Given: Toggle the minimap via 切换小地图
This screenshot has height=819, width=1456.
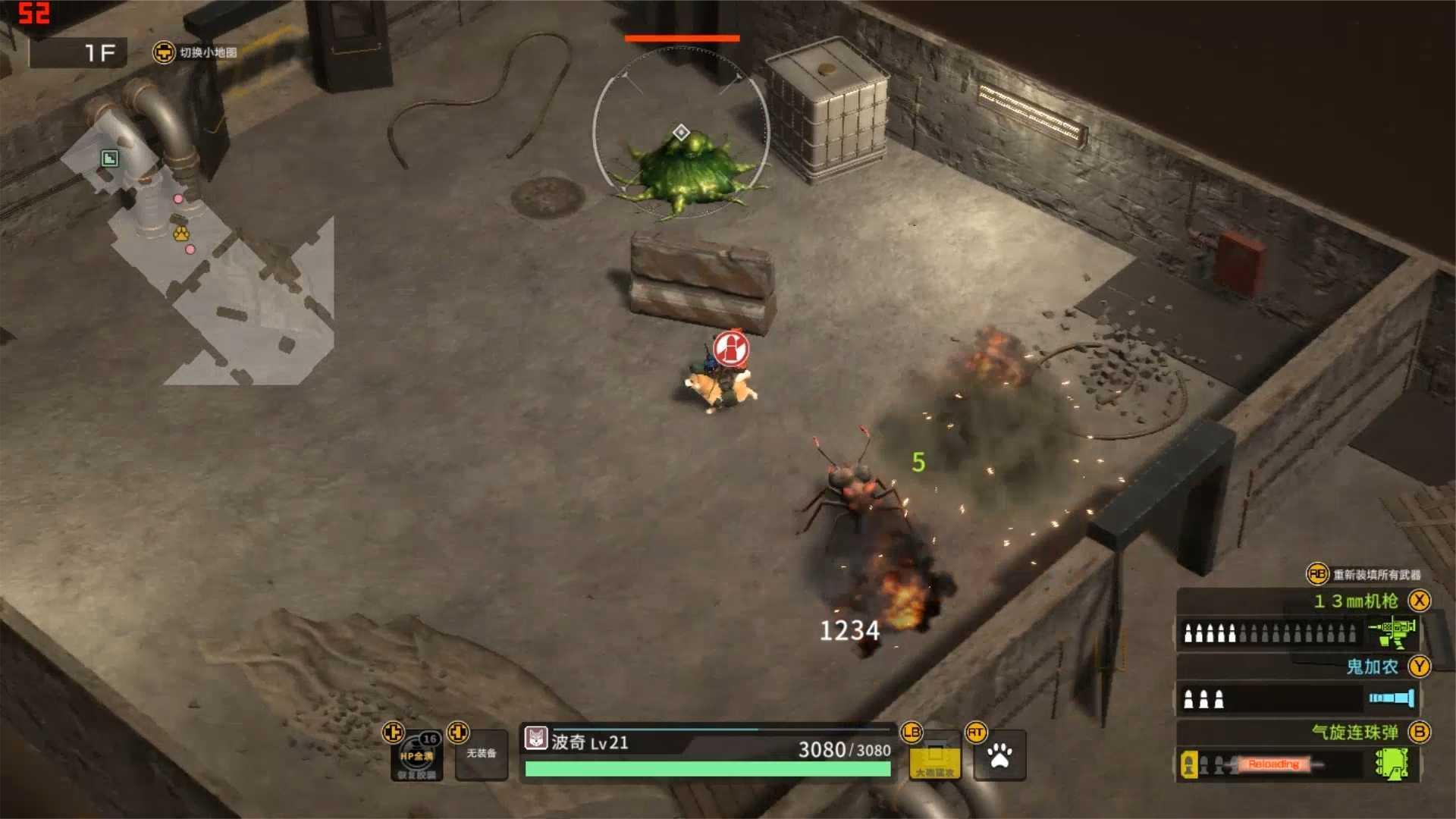Looking at the screenshot, I should pos(209,54).
